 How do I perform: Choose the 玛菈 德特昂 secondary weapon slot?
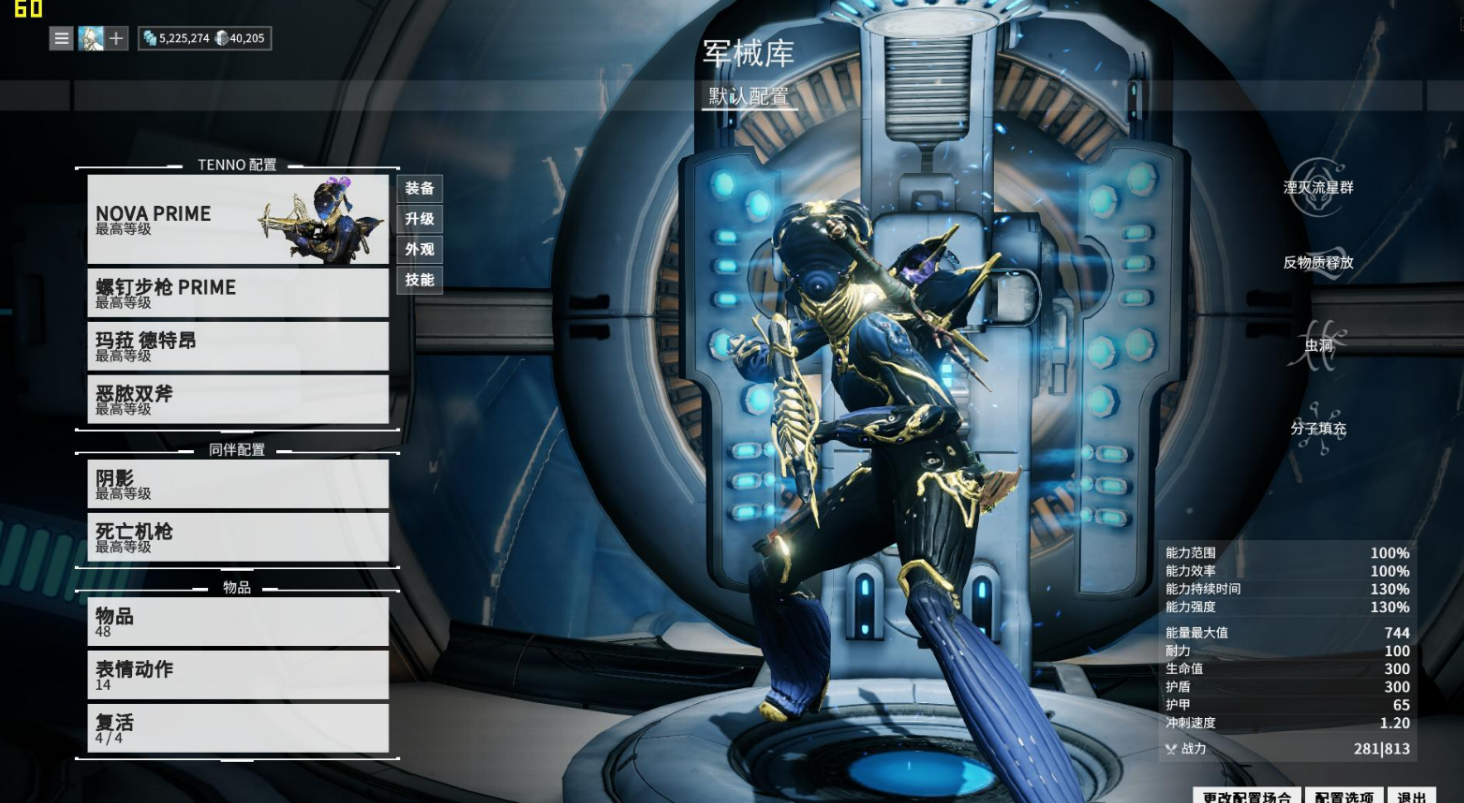tap(238, 346)
